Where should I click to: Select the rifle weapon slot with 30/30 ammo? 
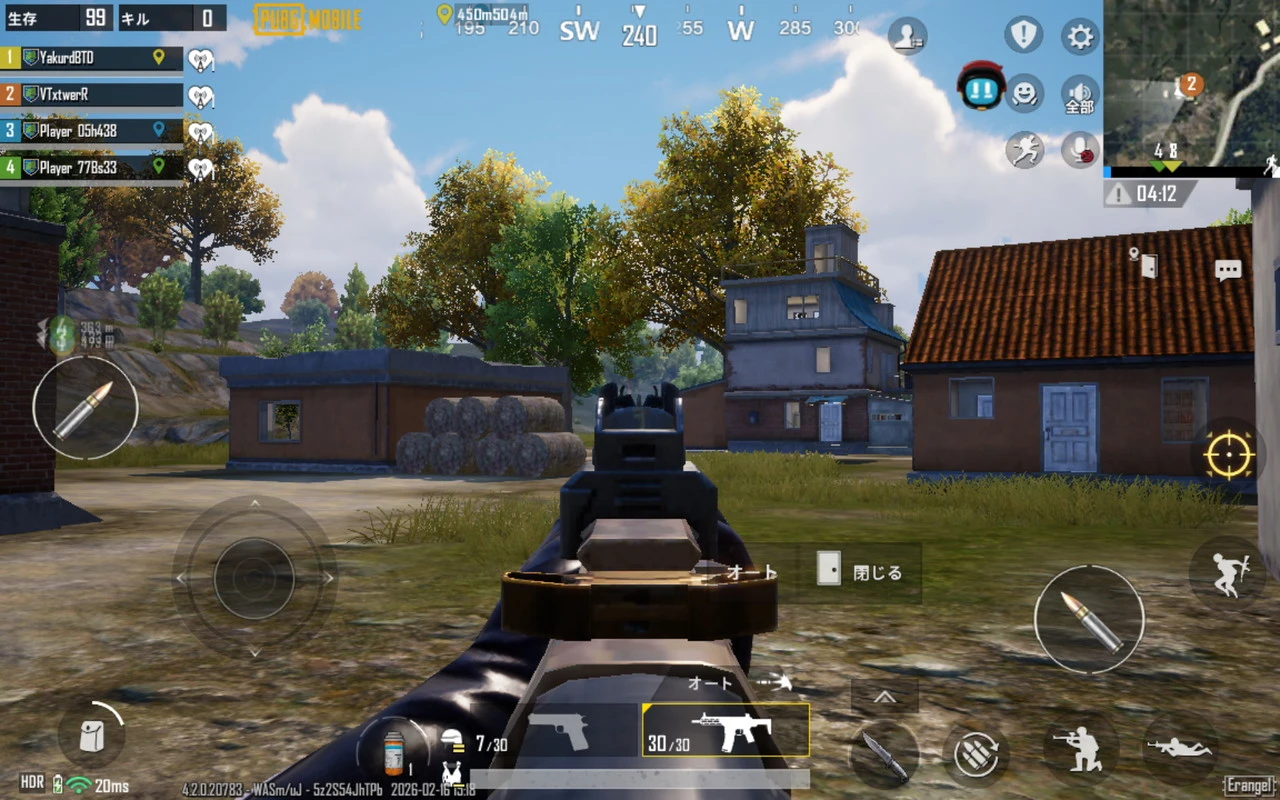pyautogui.click(x=726, y=731)
